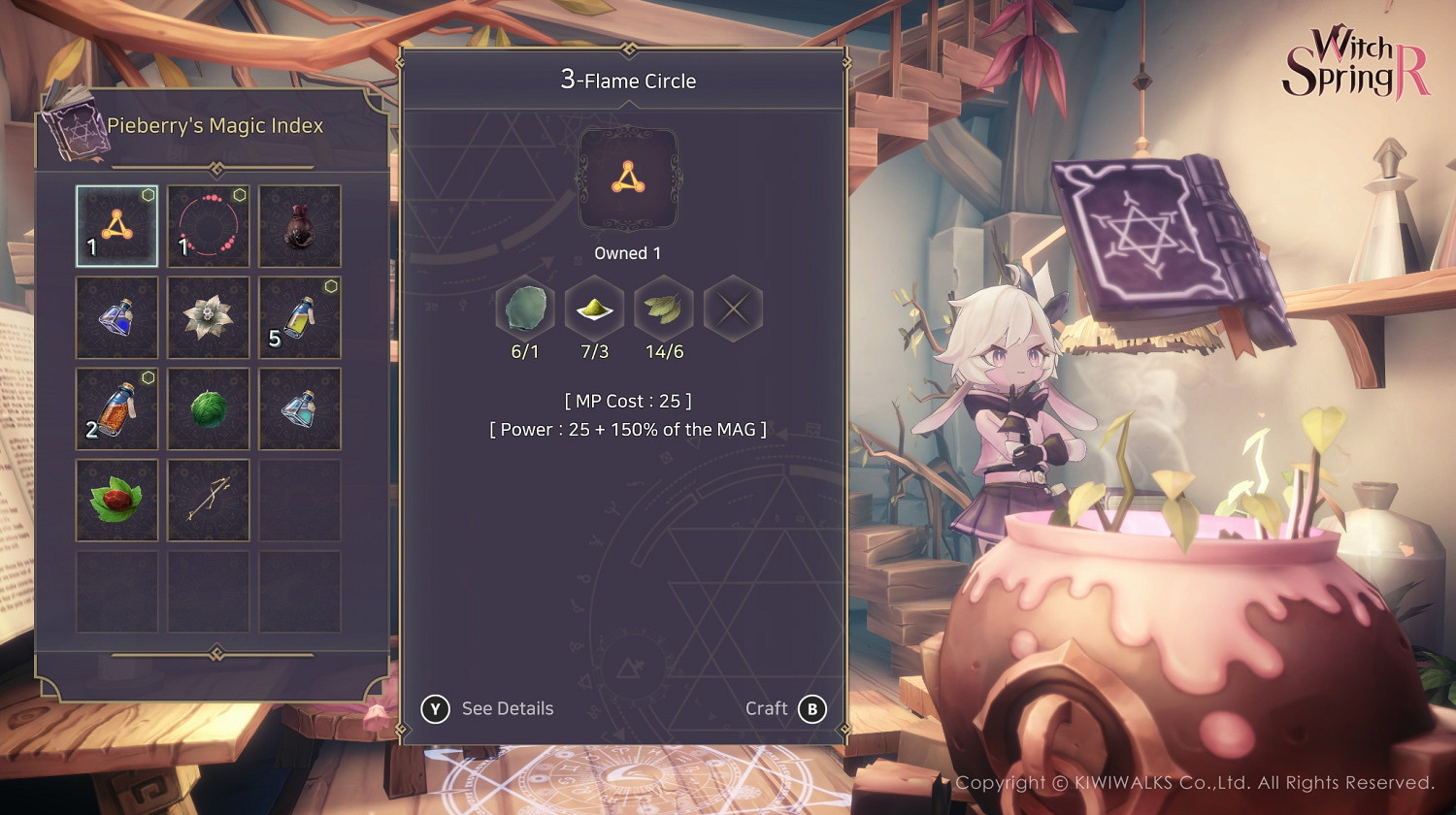Select the empty X ingredient slot

click(734, 308)
